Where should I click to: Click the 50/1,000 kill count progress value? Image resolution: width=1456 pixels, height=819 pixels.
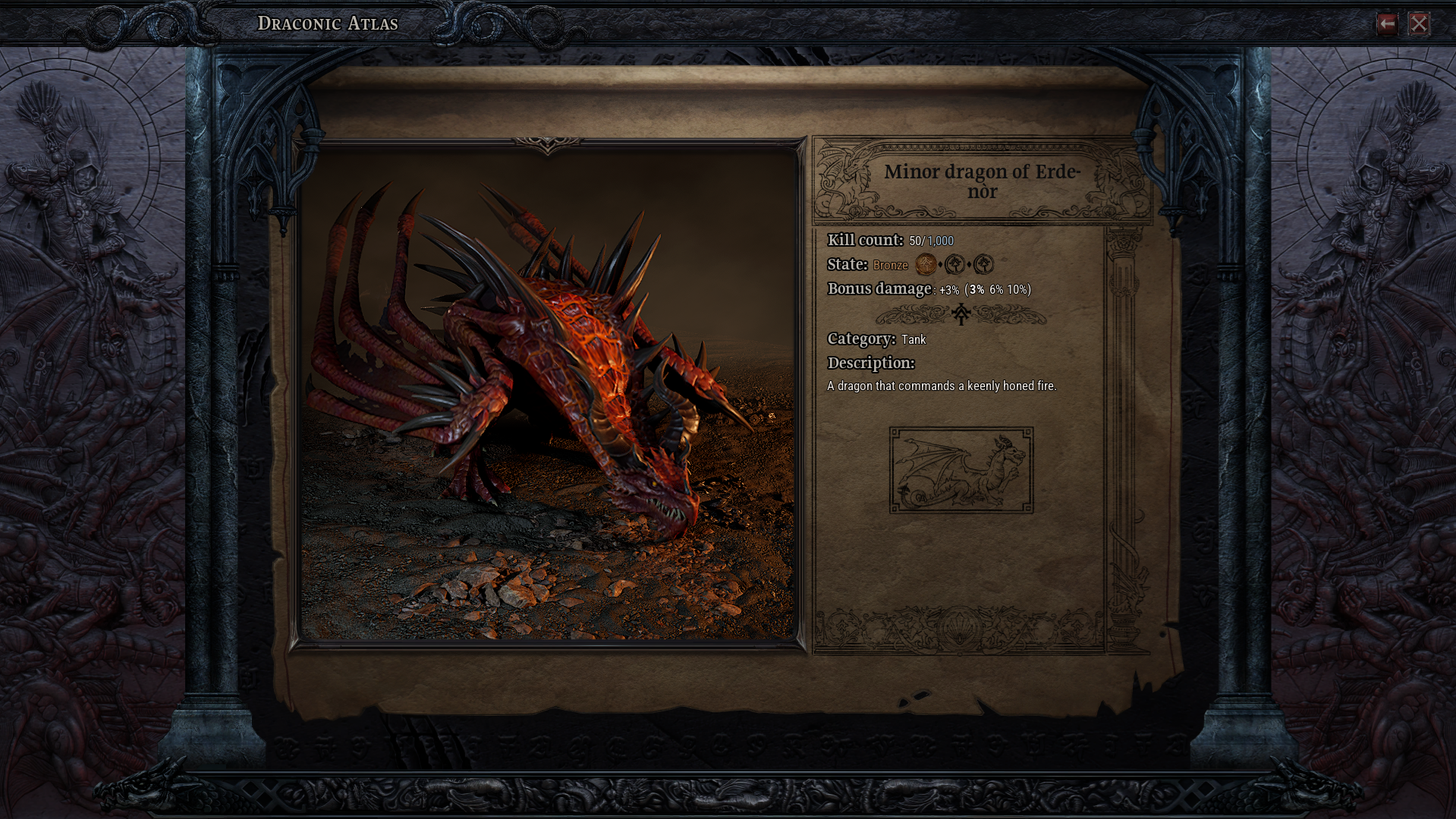pyautogui.click(x=931, y=240)
